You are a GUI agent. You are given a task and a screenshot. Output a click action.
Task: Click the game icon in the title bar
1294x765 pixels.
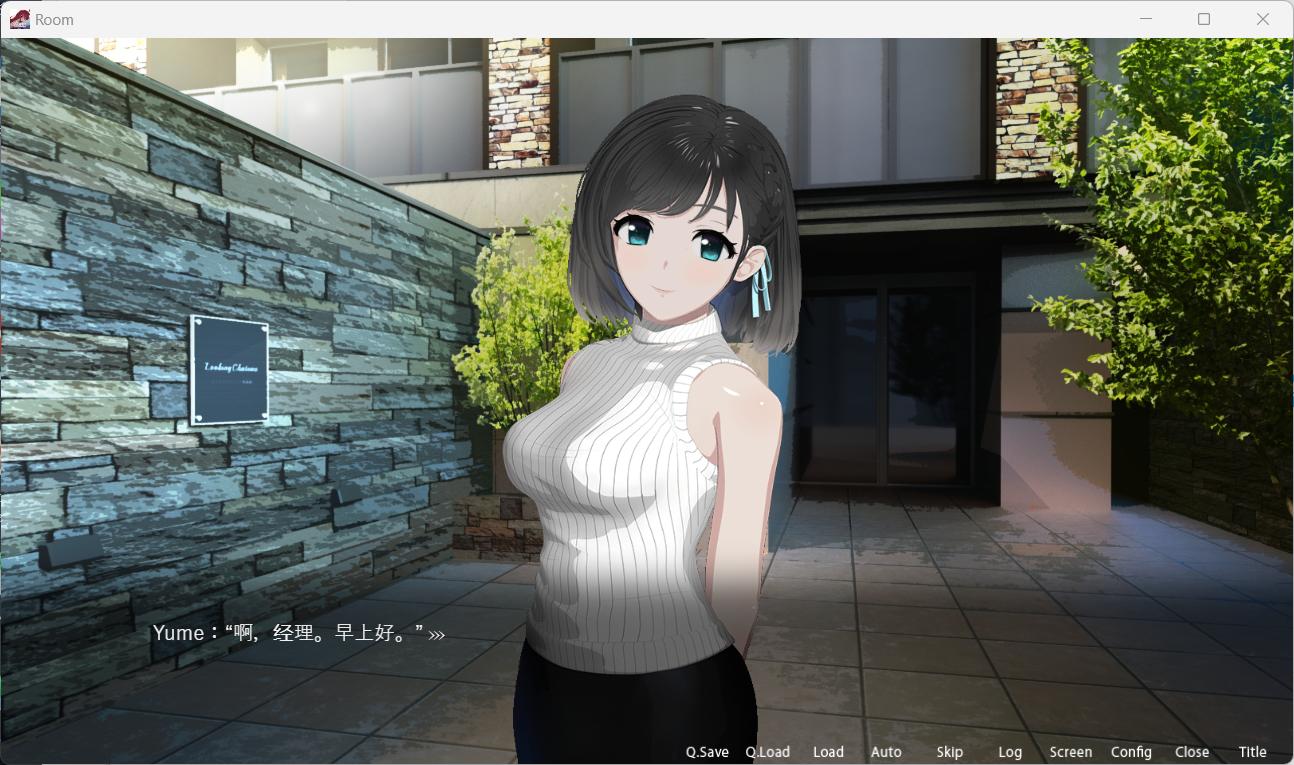coord(19,18)
